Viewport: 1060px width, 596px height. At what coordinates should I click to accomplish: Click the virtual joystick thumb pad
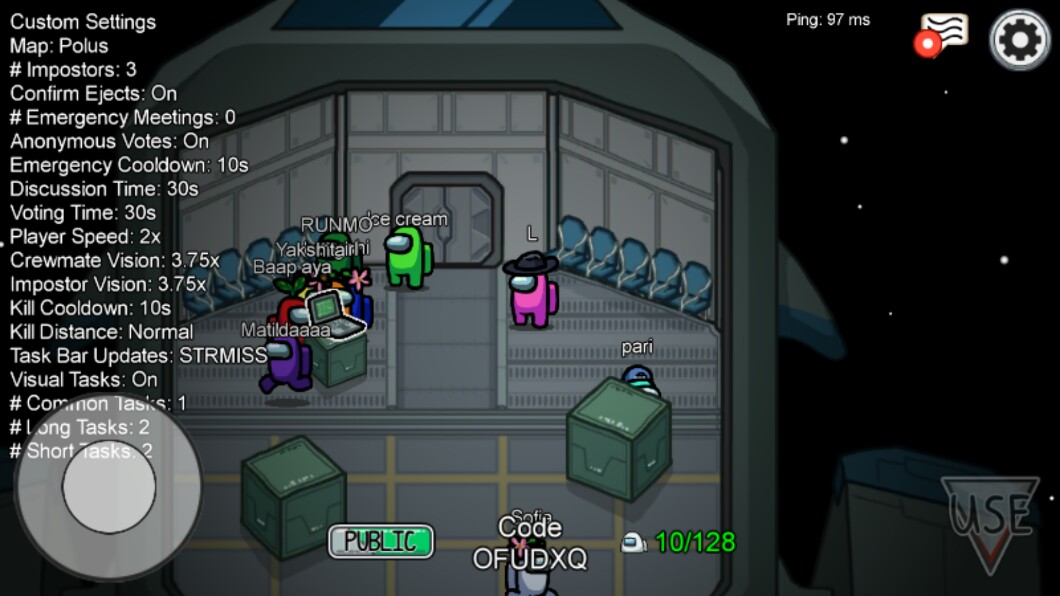click(x=108, y=487)
